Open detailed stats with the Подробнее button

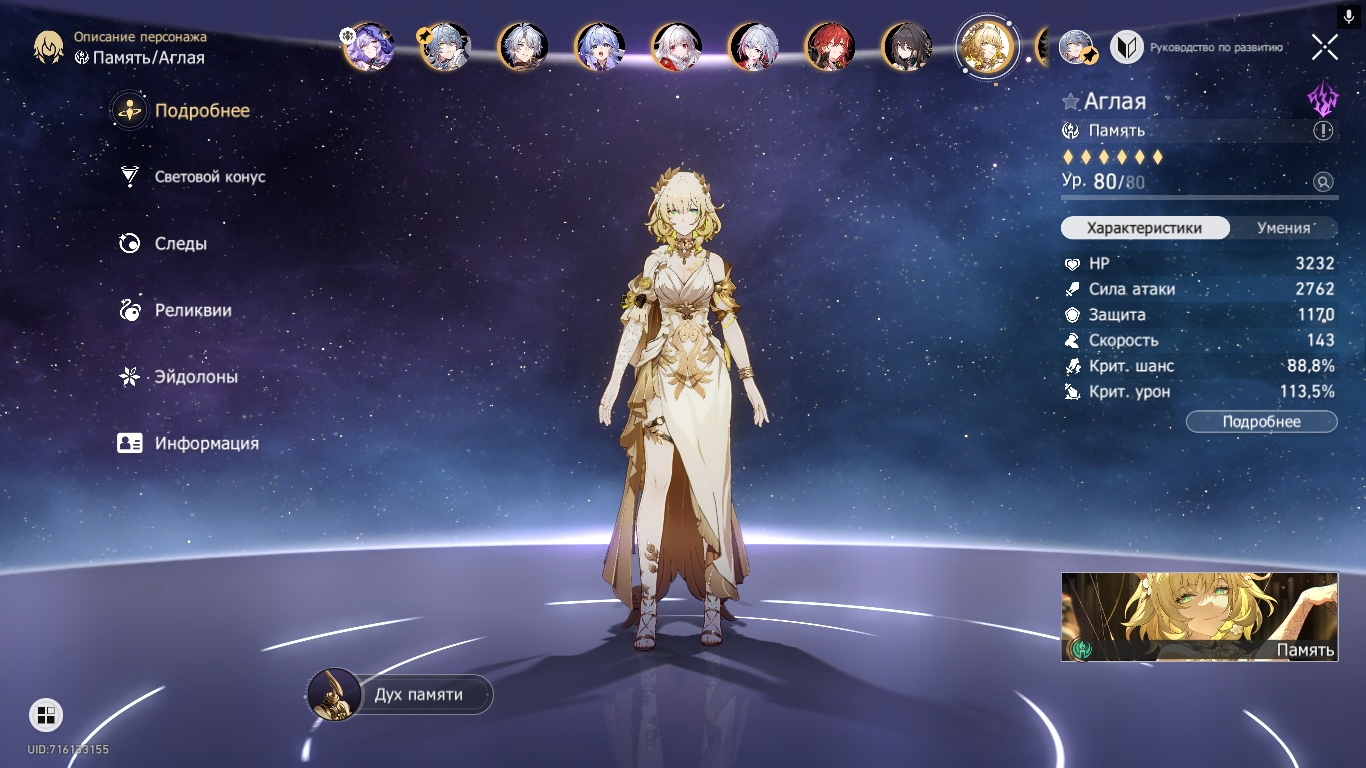(x=1261, y=422)
